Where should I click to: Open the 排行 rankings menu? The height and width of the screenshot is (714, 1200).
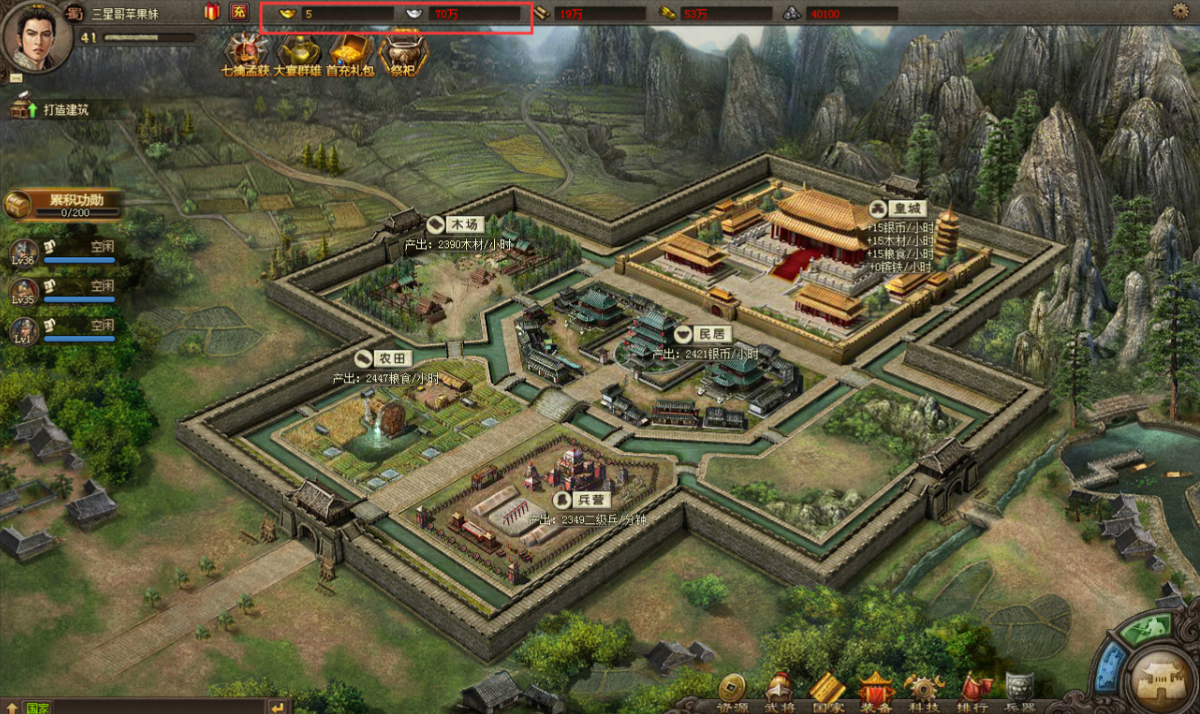coord(973,690)
